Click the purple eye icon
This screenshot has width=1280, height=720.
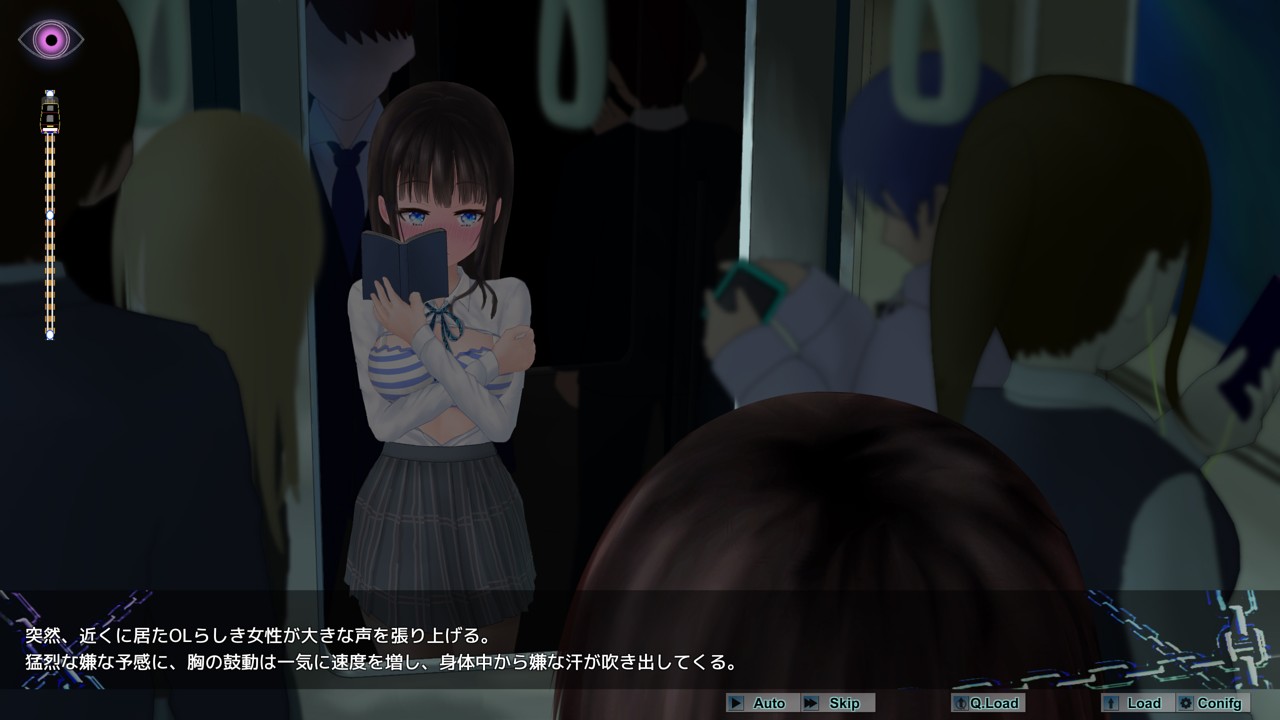[x=50, y=40]
